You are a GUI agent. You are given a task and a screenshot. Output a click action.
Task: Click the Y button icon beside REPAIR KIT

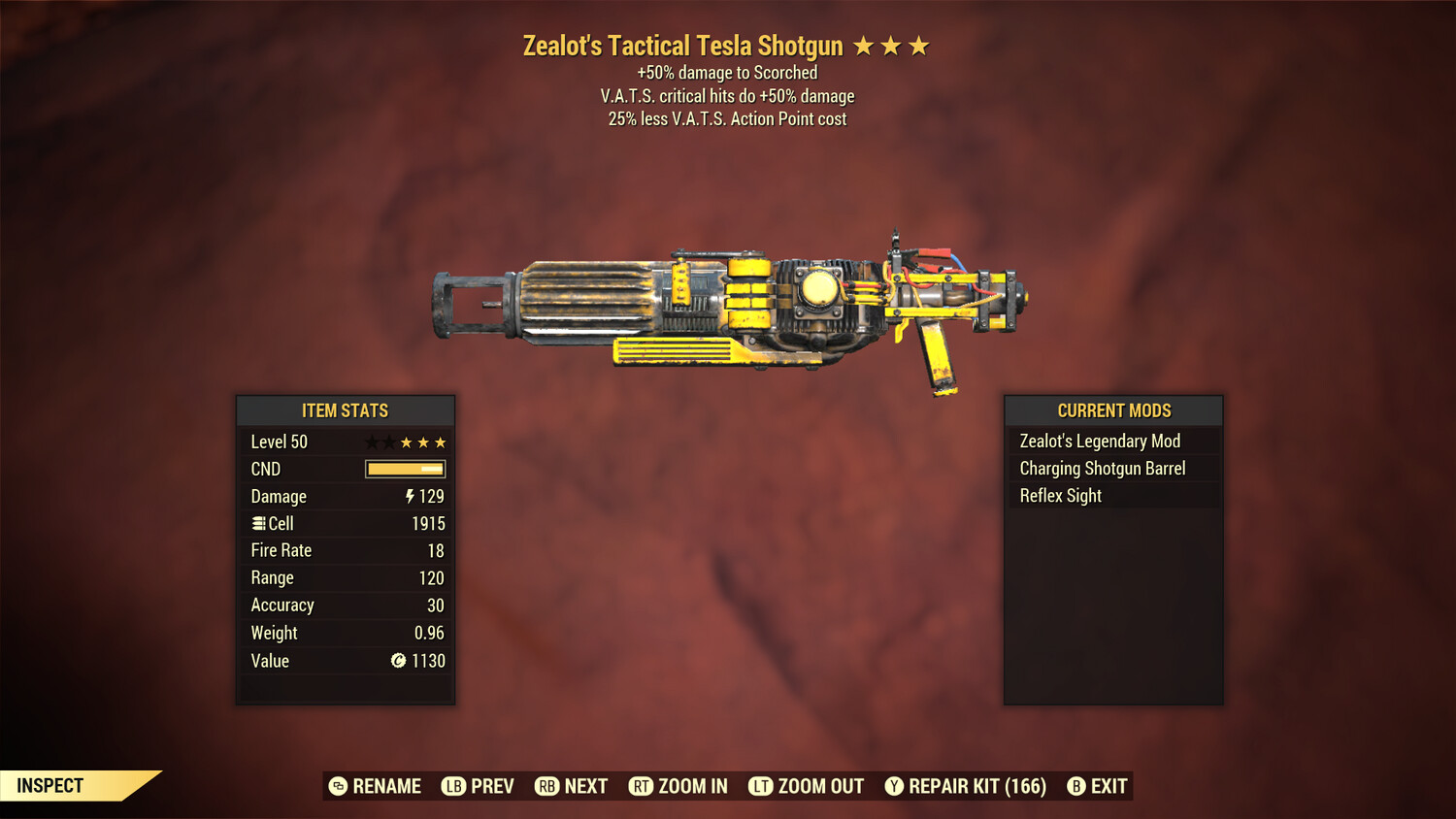[x=894, y=786]
